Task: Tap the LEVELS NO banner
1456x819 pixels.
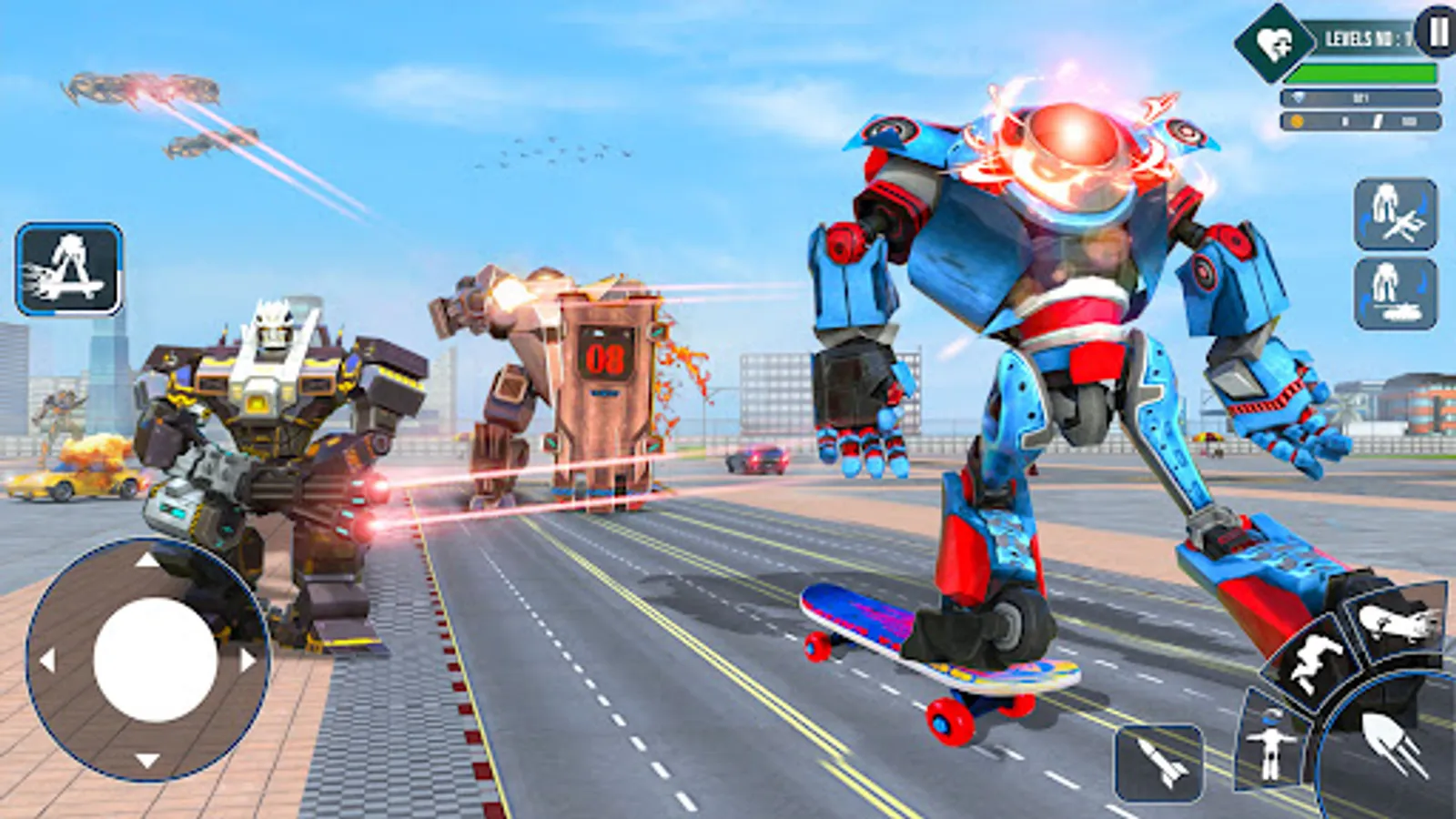Action: point(1365,38)
